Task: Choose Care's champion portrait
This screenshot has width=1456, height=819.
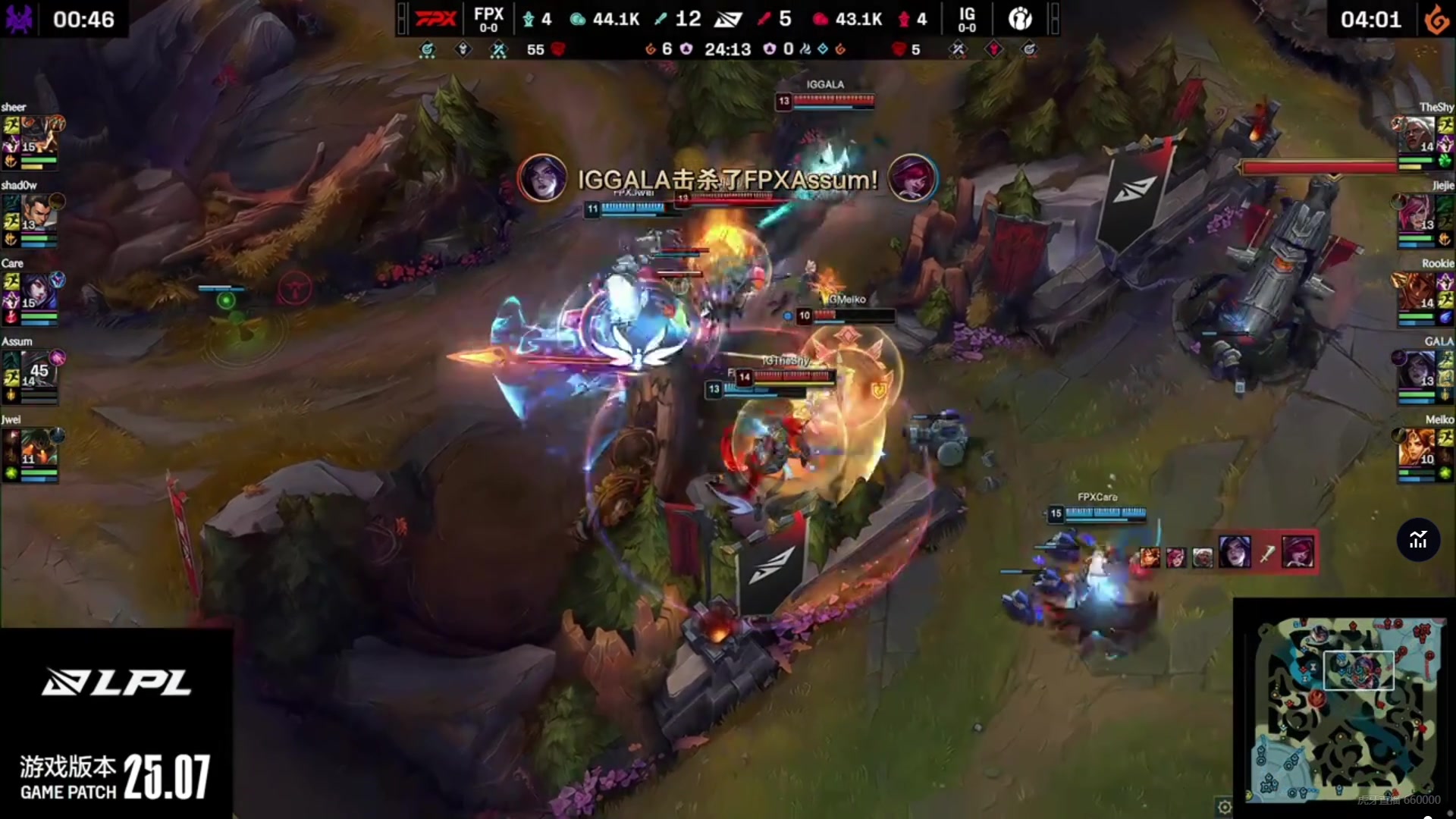Action: point(38,291)
